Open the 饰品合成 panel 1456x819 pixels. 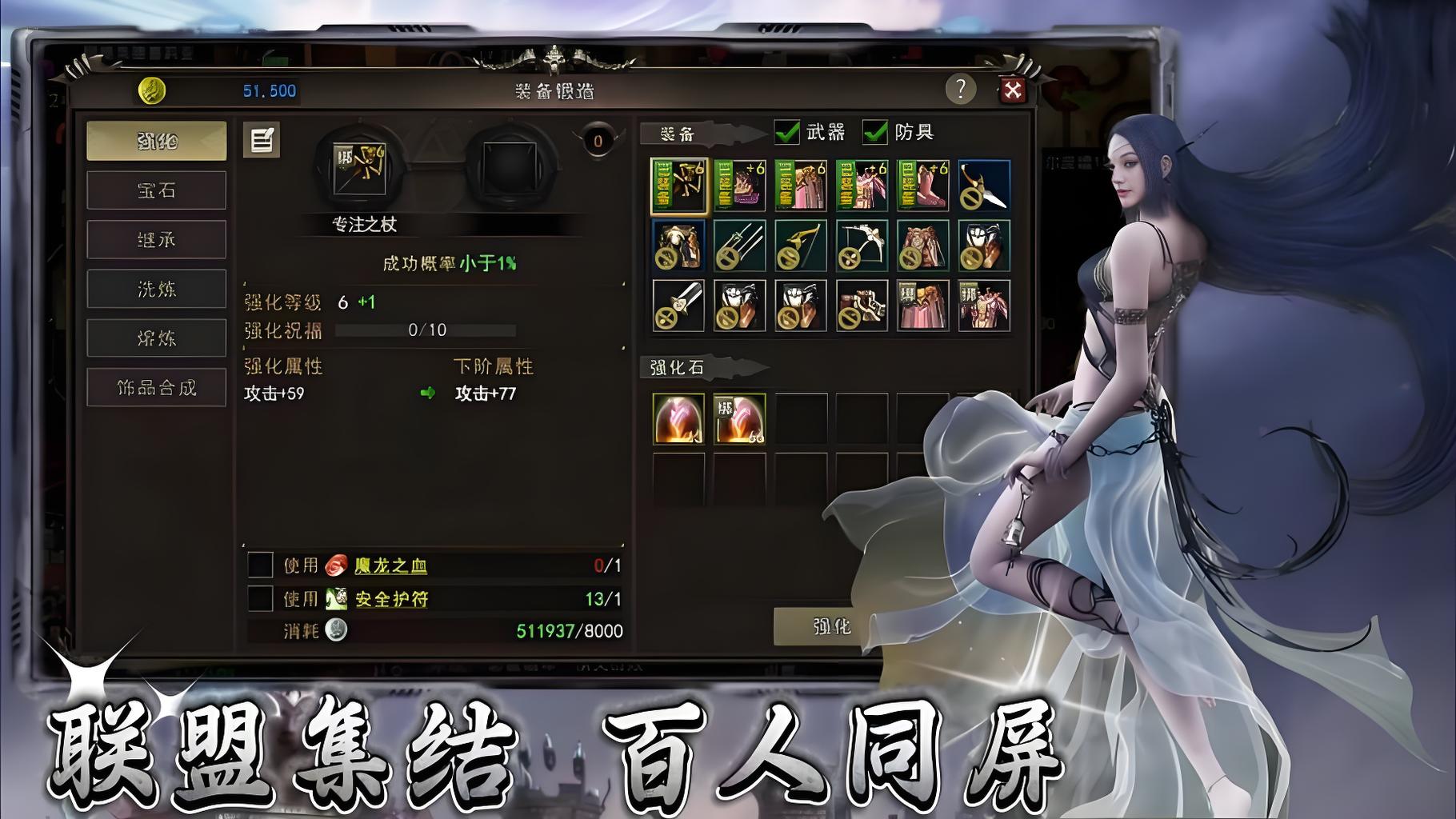coord(156,386)
